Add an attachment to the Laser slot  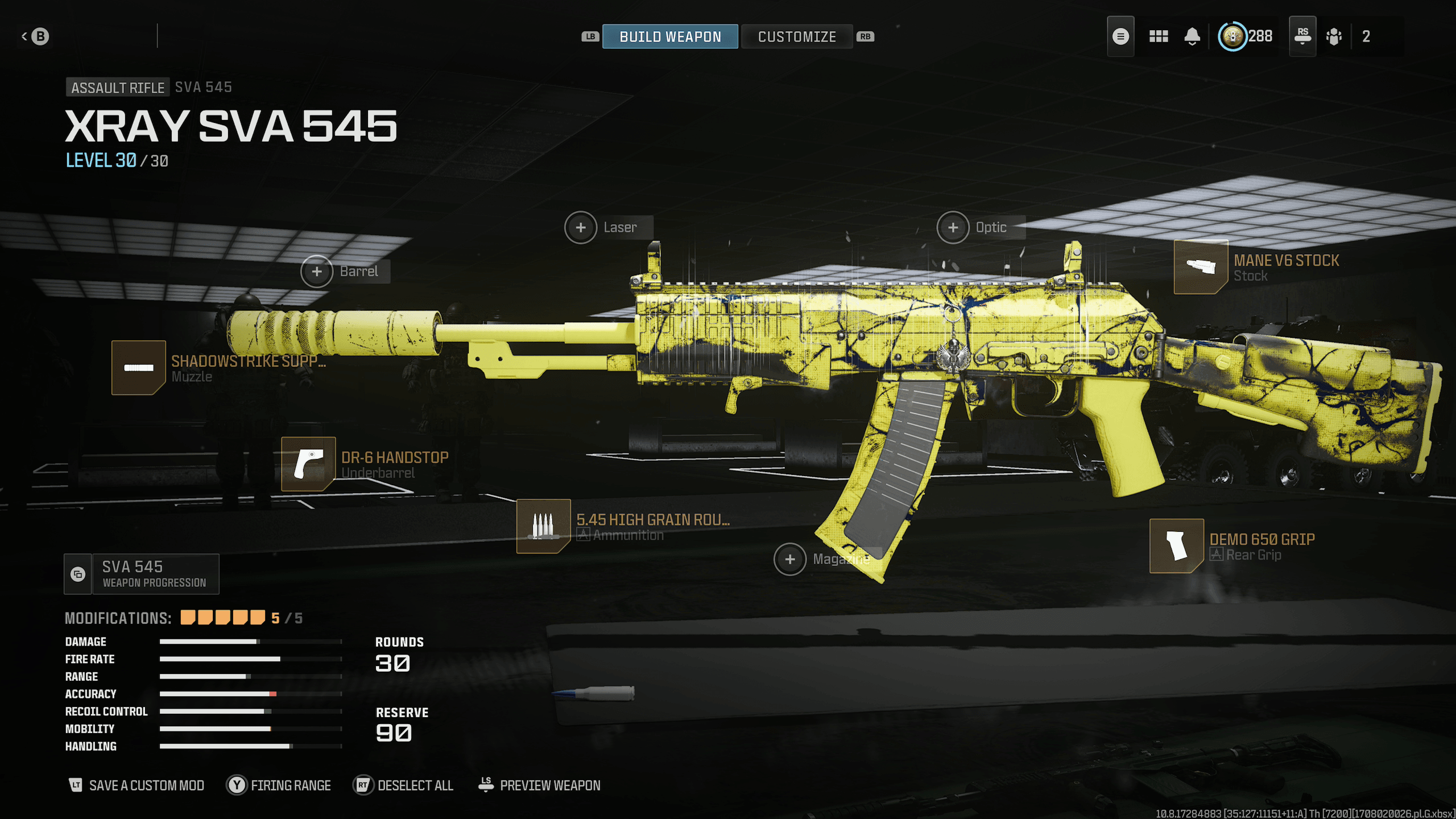pyautogui.click(x=581, y=227)
